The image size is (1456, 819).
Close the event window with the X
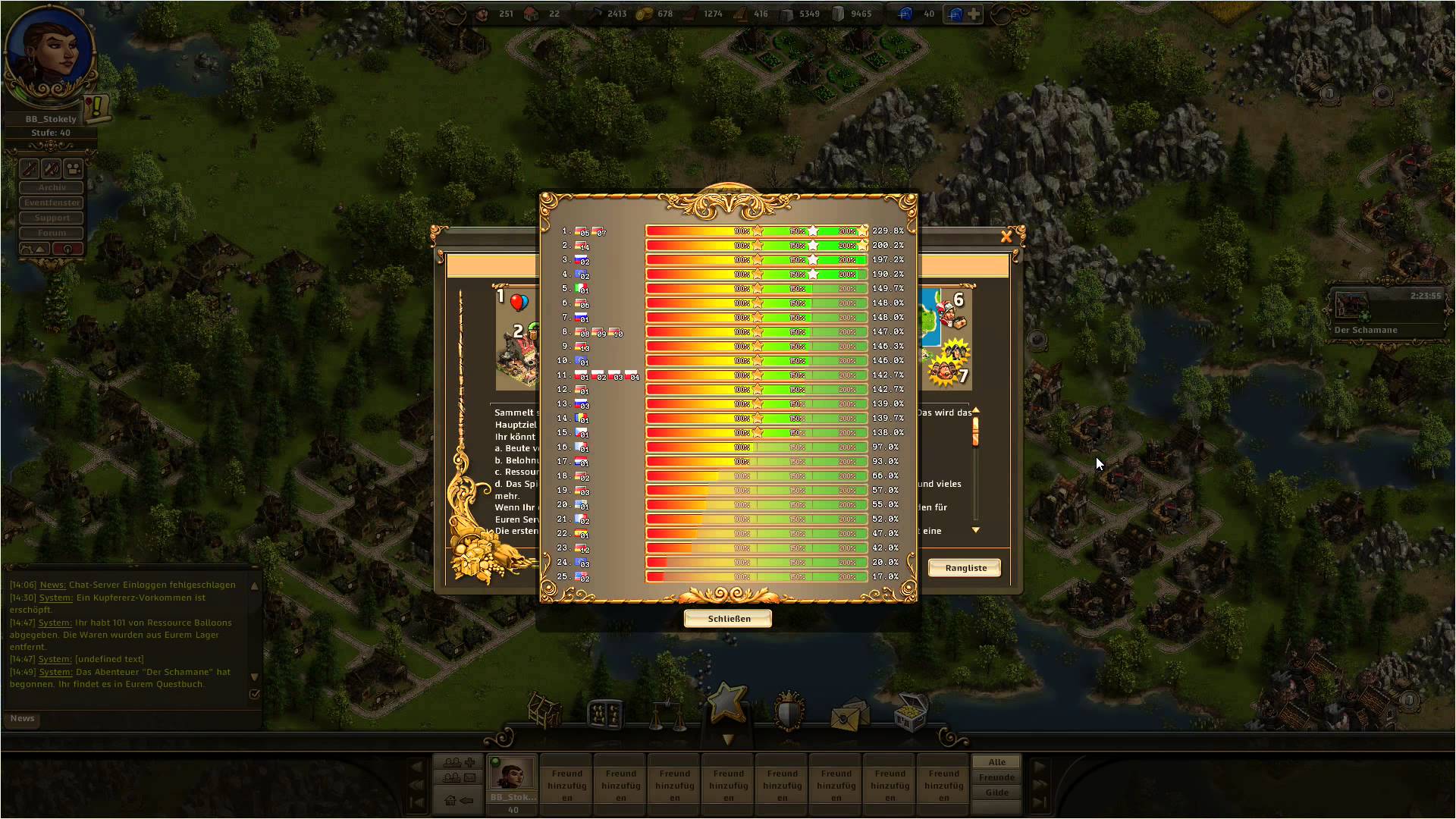pyautogui.click(x=1006, y=237)
